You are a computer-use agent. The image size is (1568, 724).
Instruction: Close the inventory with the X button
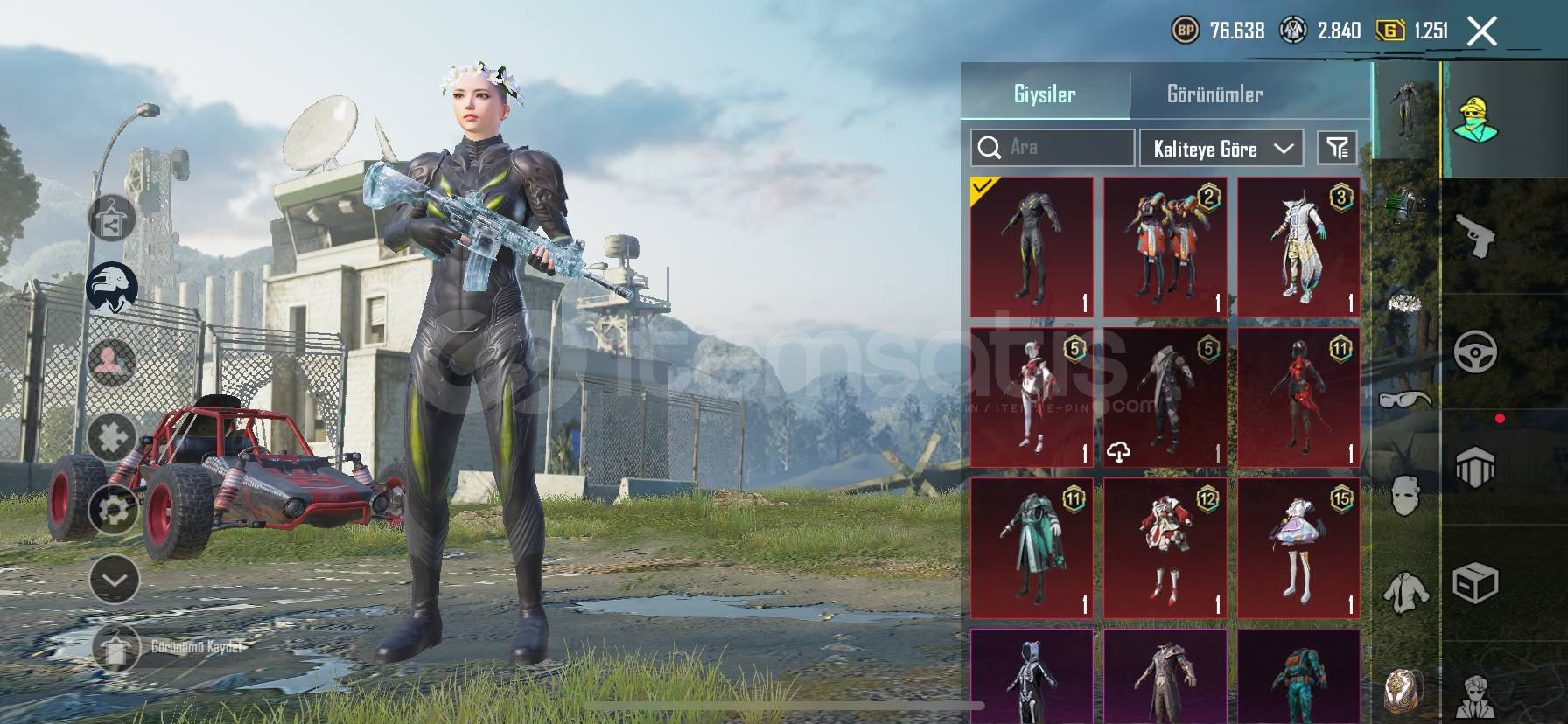(1482, 31)
